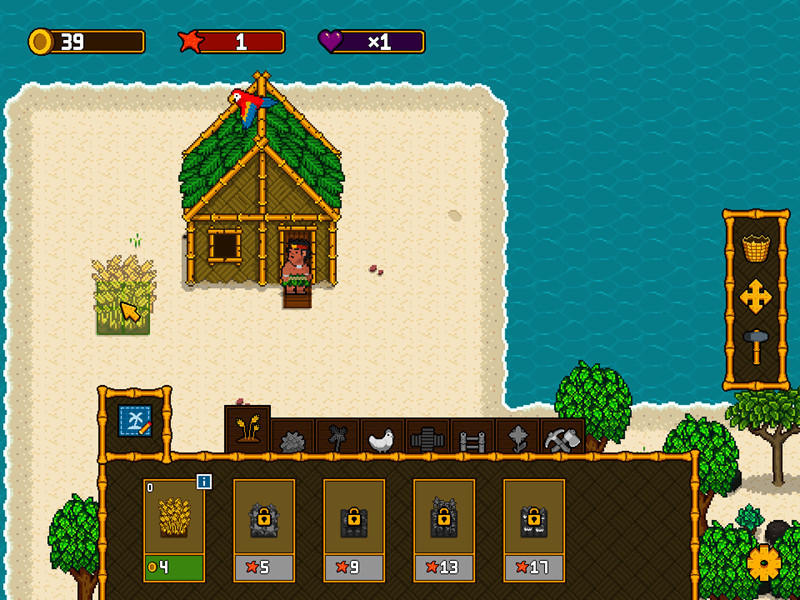Open settings with the orange gear
800x600 pixels.
(x=765, y=564)
